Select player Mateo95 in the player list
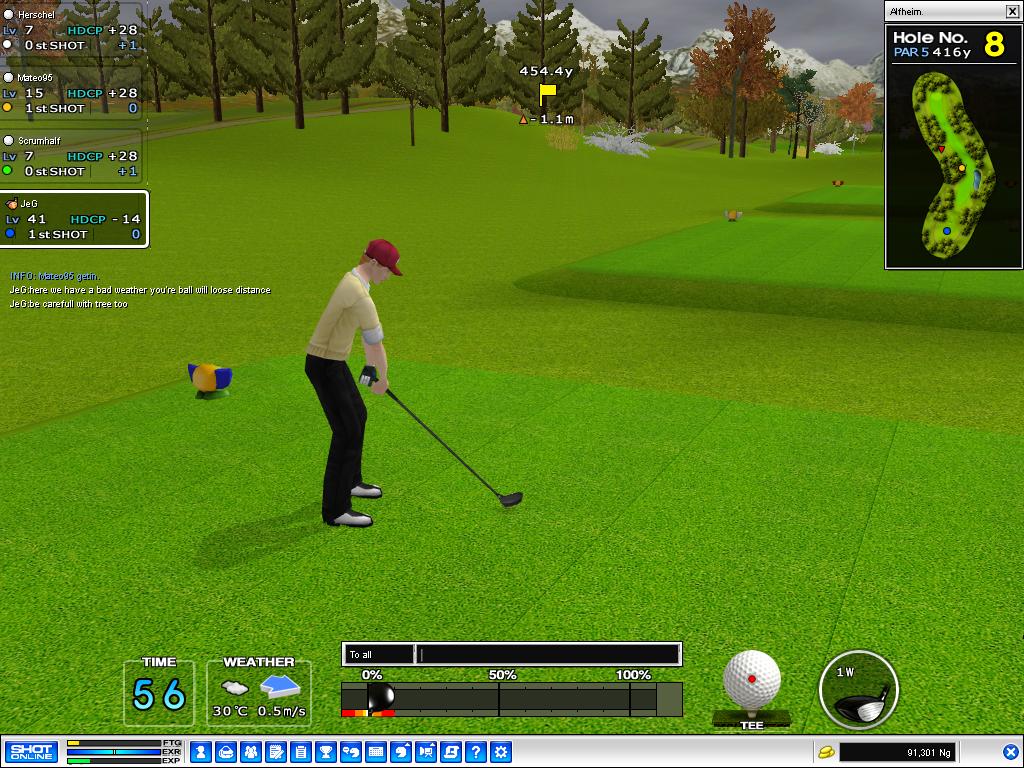Image resolution: width=1024 pixels, height=768 pixels. tap(70, 93)
